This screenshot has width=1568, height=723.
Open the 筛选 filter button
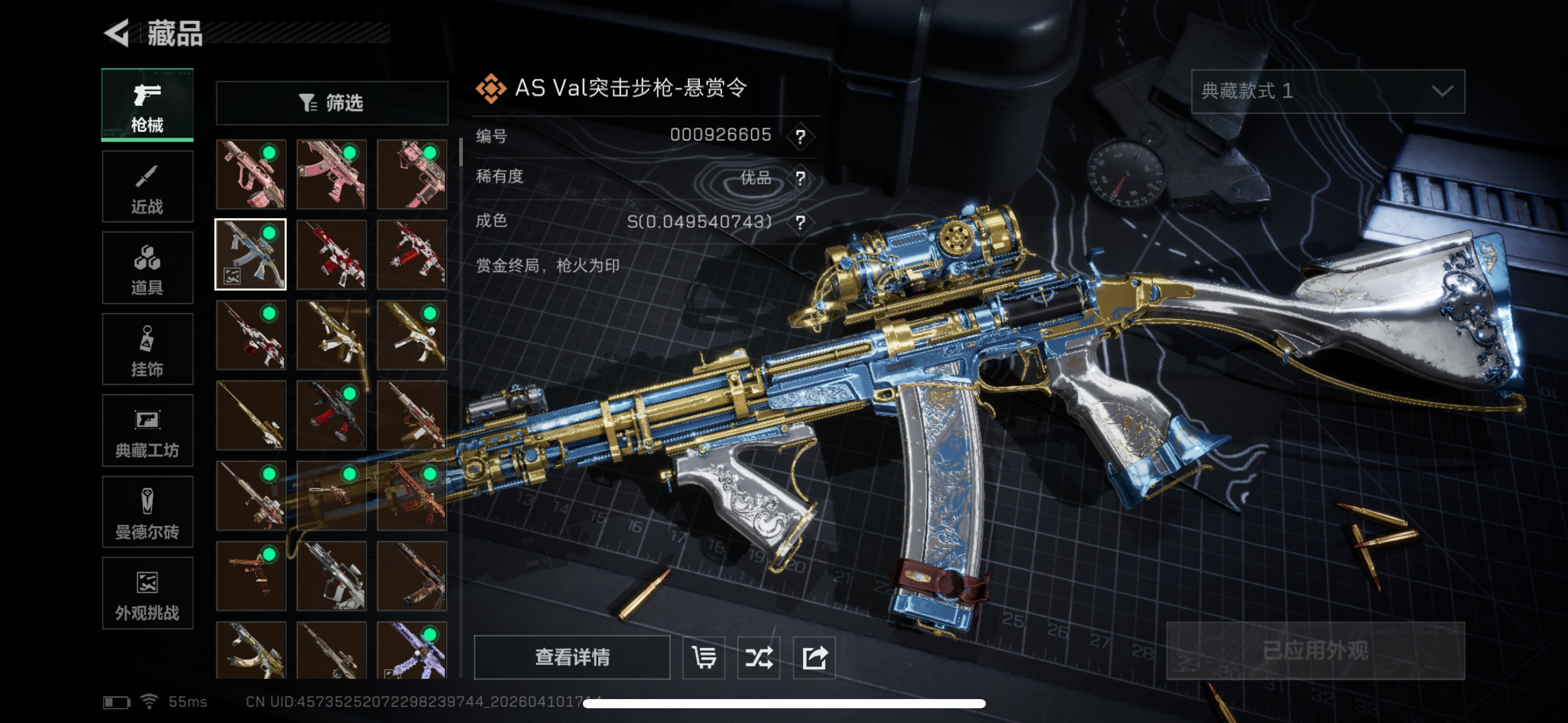[332, 103]
